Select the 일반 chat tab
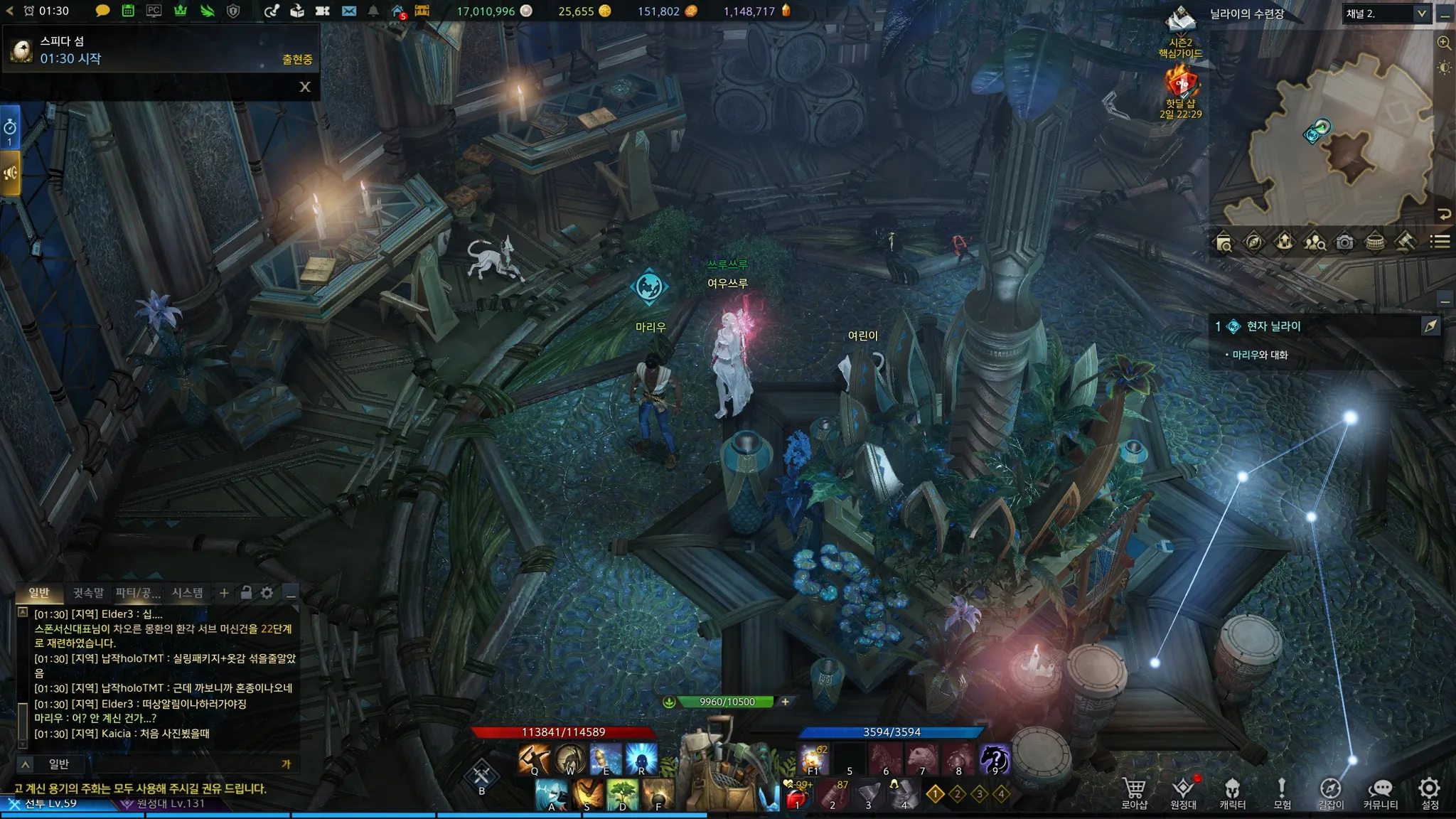This screenshot has height=819, width=1456. click(39, 592)
